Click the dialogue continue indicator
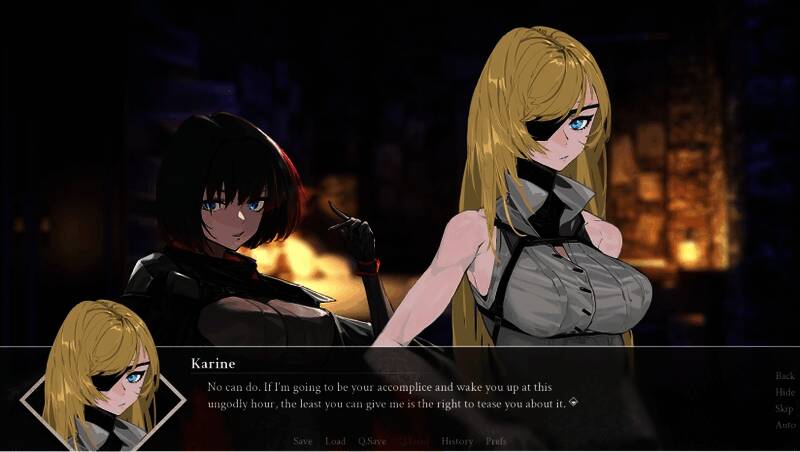Screen dimensions: 800x452 (x=574, y=403)
